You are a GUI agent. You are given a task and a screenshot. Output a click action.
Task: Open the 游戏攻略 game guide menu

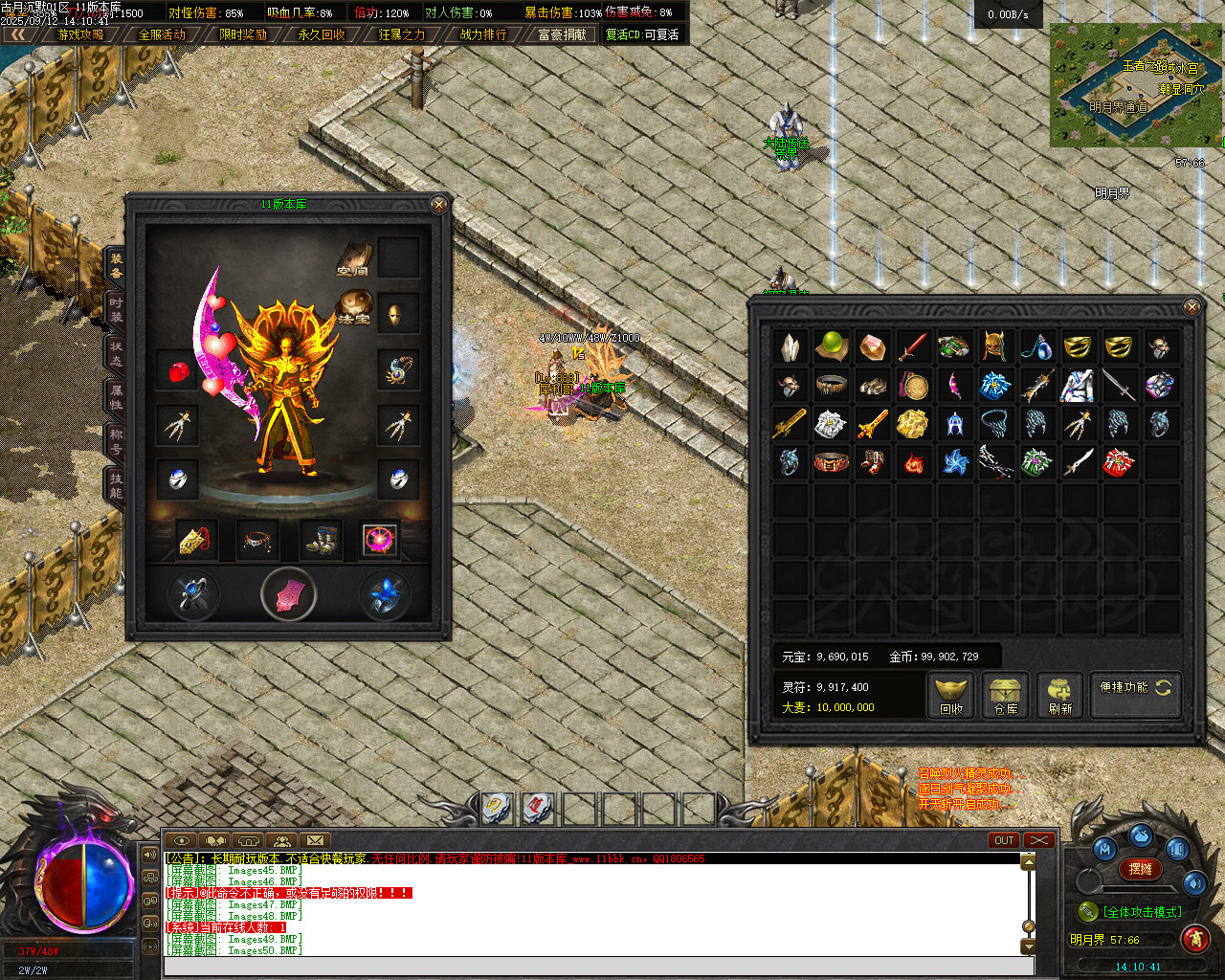pos(80,34)
